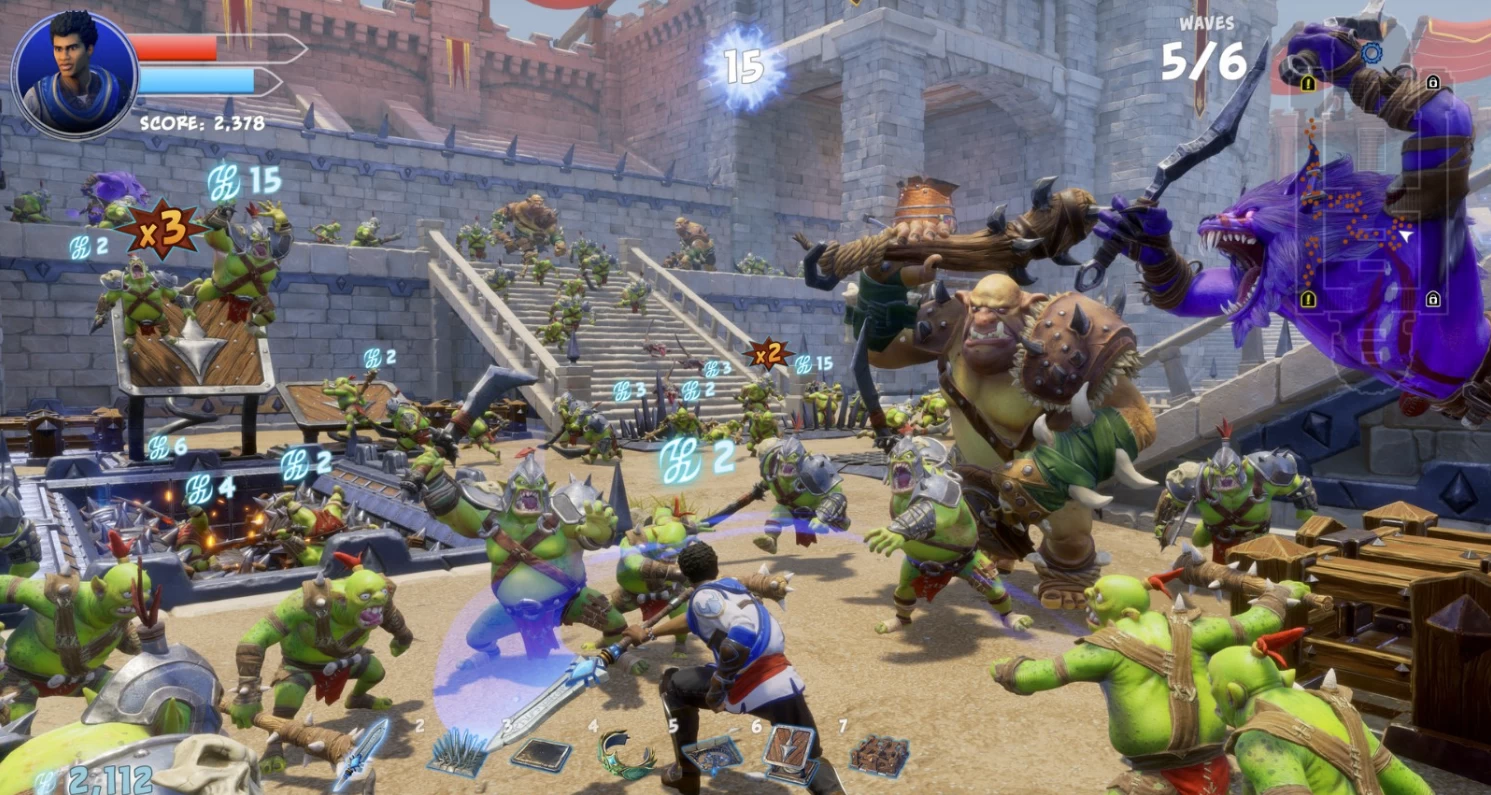
Task: Choose the spike trap in the hotbar
Action: (x=457, y=752)
